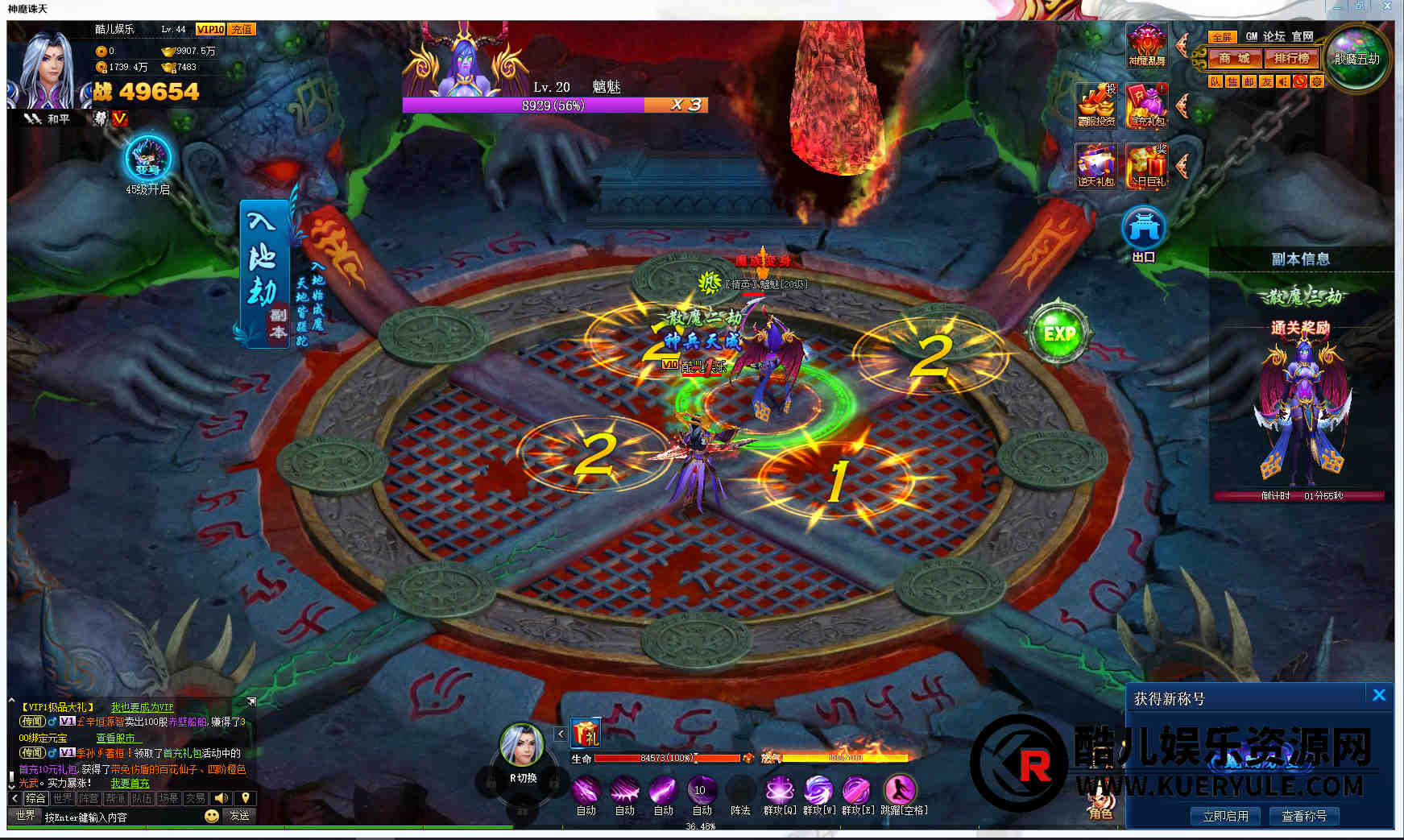This screenshot has width=1404, height=840.
Task: Click 立即启用 to enable the new title
Action: [1225, 816]
